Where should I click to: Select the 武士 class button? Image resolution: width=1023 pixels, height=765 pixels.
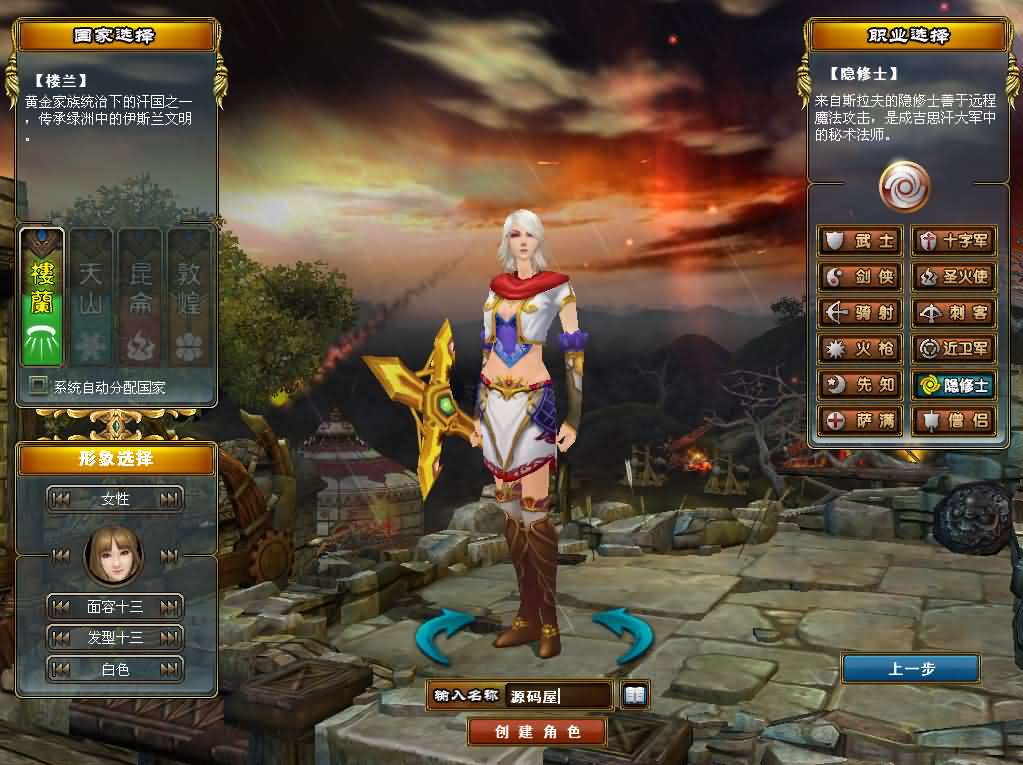(x=860, y=241)
